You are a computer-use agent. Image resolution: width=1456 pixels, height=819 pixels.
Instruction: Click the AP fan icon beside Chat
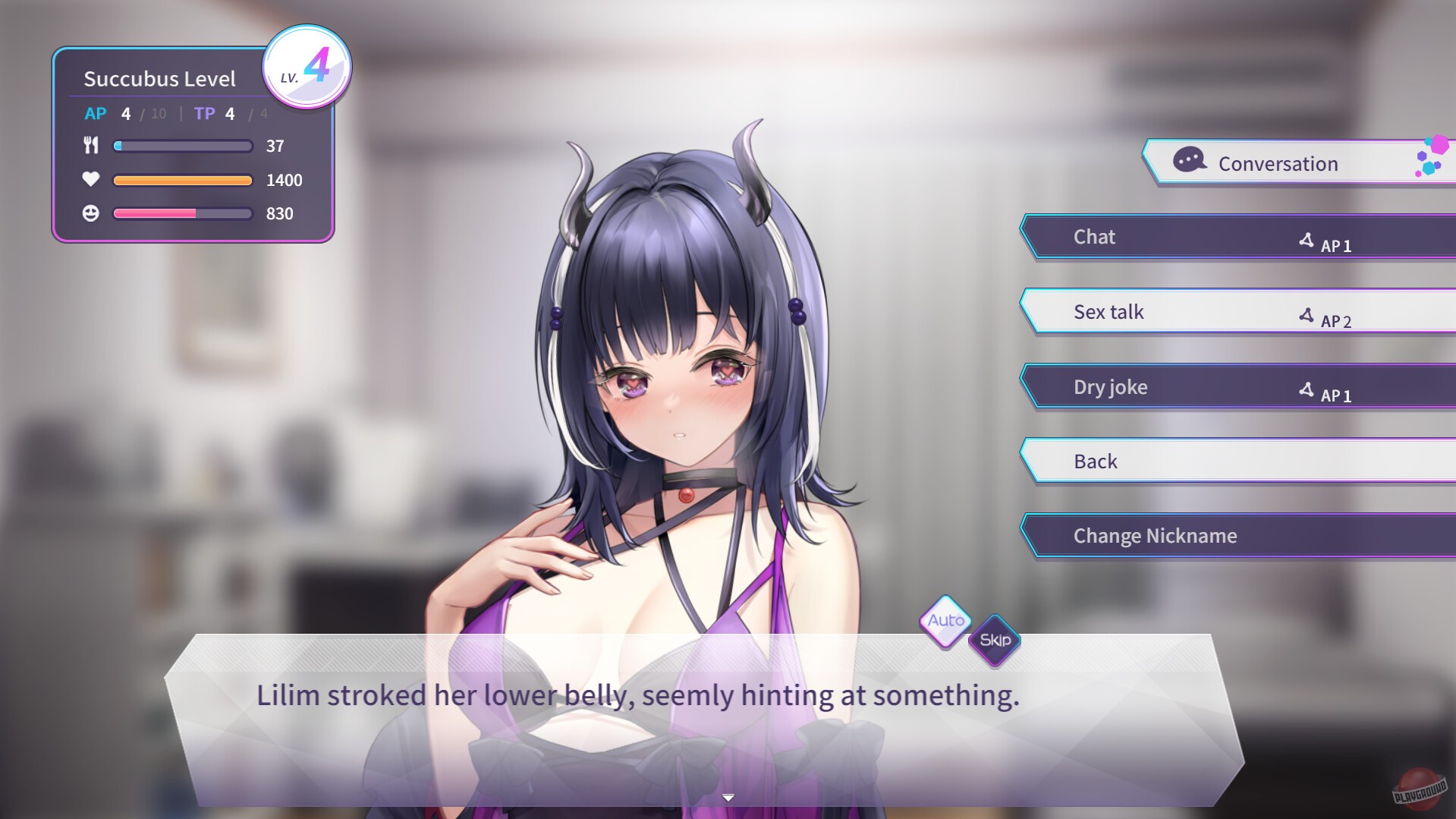point(1305,239)
